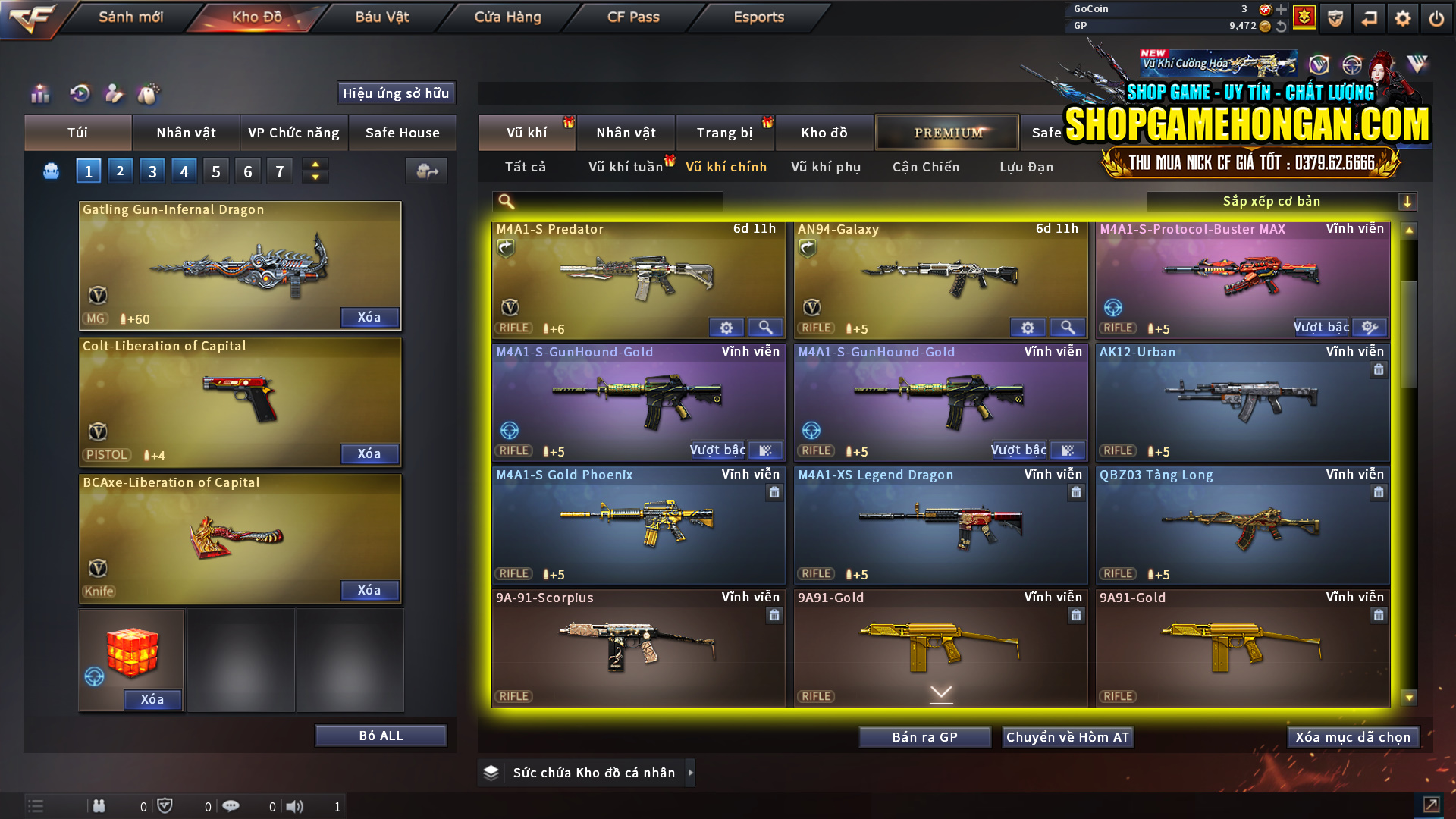Screen dimensions: 1456x819
Task: Click the dog tags icon above the bag tabs
Action: coord(149,94)
